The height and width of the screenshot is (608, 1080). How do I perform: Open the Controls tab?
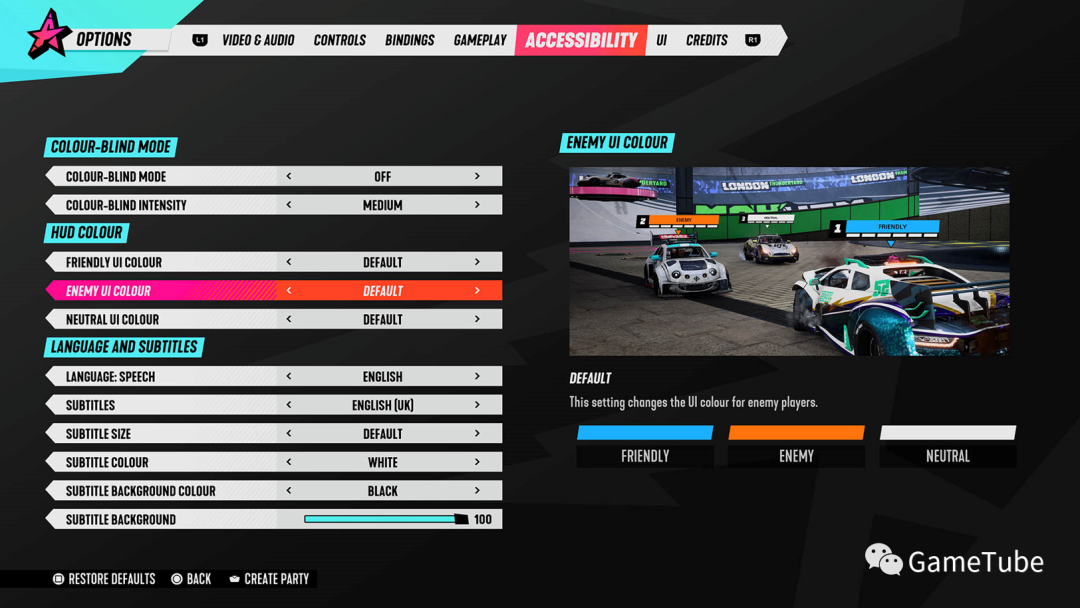340,40
